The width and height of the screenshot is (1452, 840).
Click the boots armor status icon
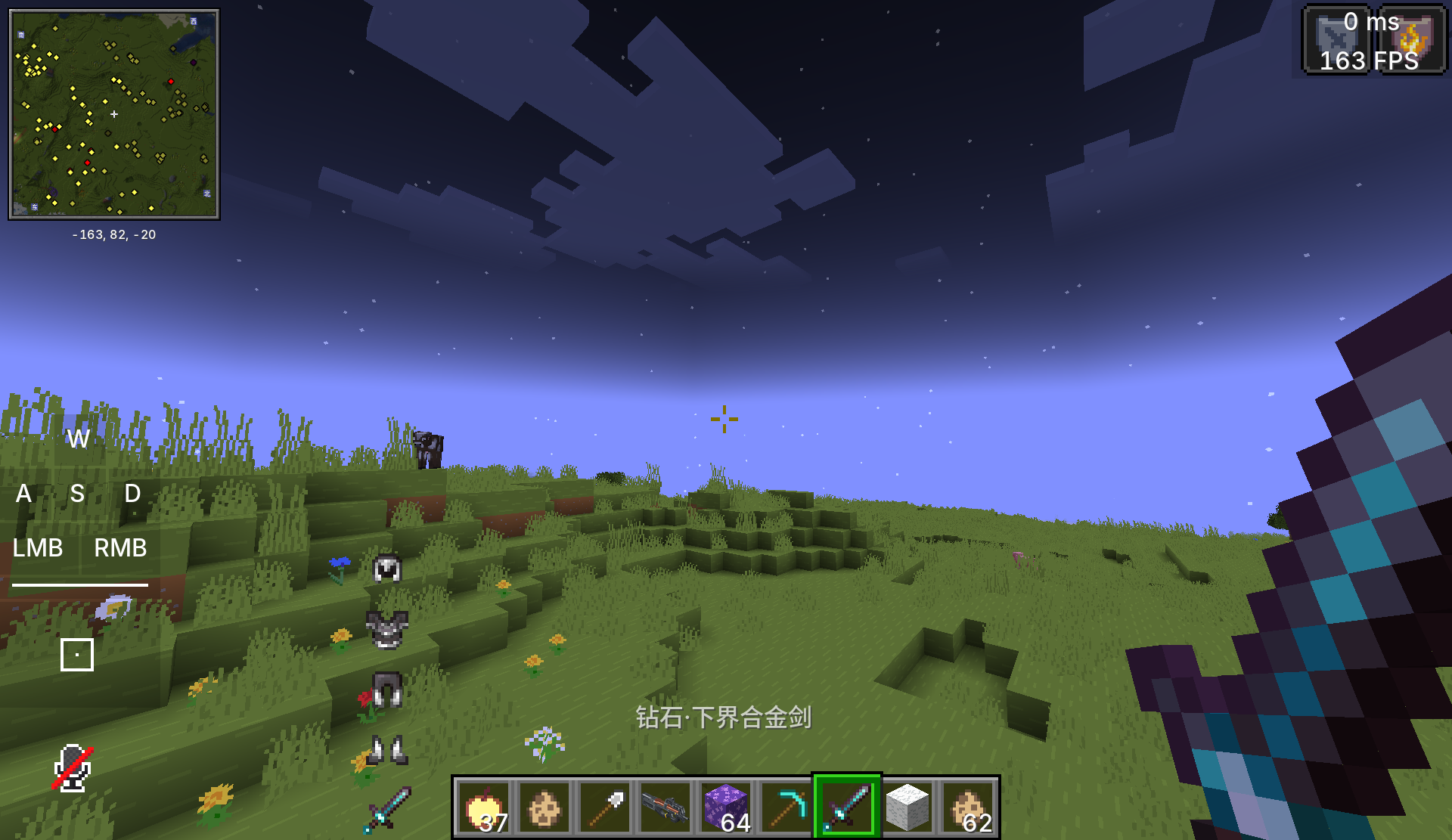387,750
